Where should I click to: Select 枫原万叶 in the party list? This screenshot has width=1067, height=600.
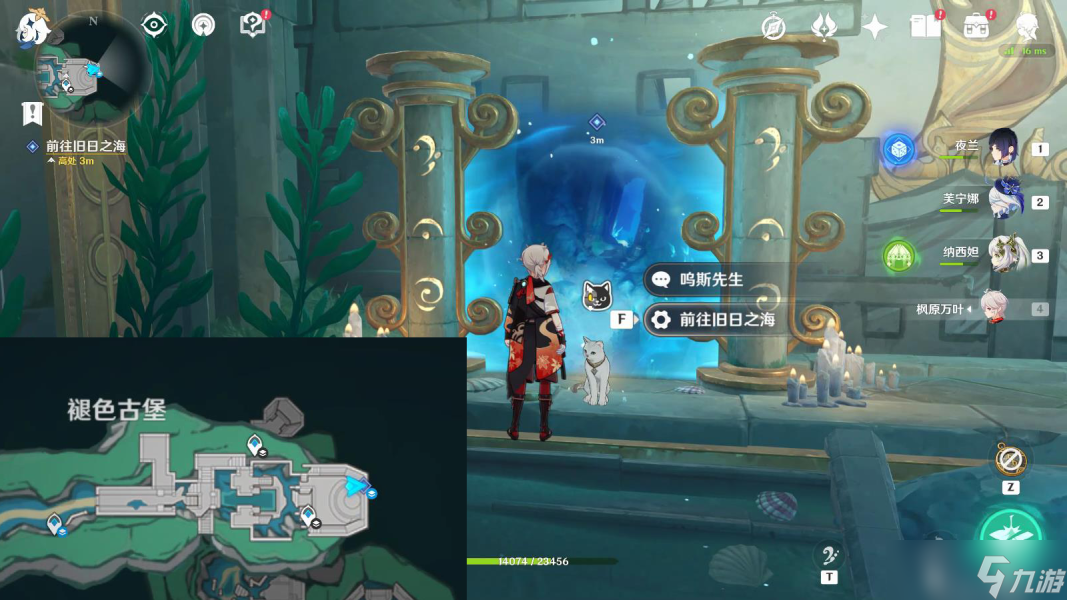[x=995, y=308]
